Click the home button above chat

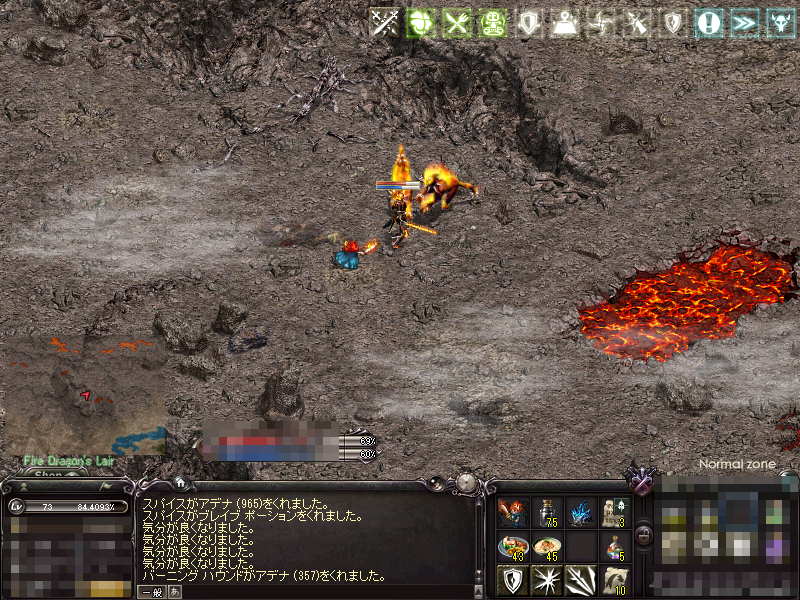pos(178,483)
